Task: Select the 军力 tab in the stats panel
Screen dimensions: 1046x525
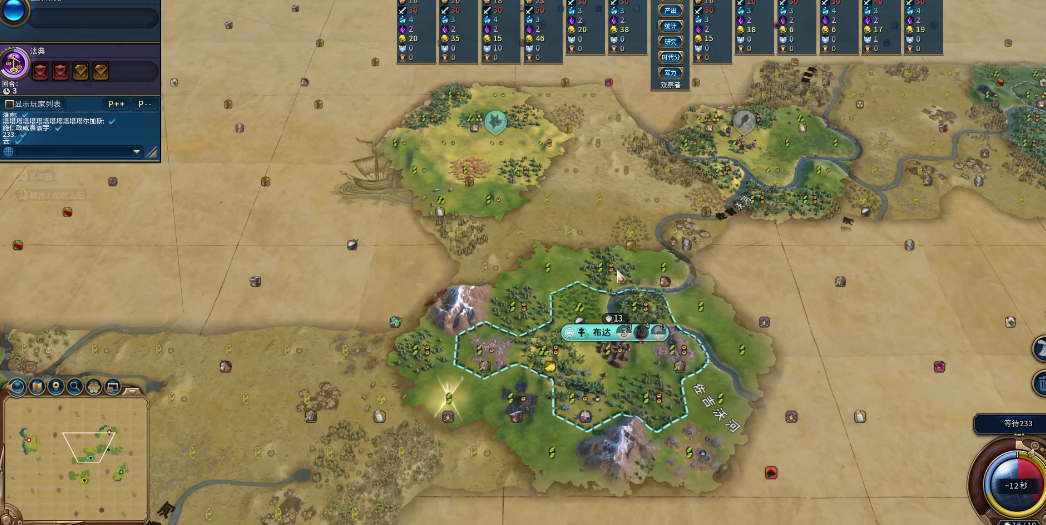Action: coord(670,73)
